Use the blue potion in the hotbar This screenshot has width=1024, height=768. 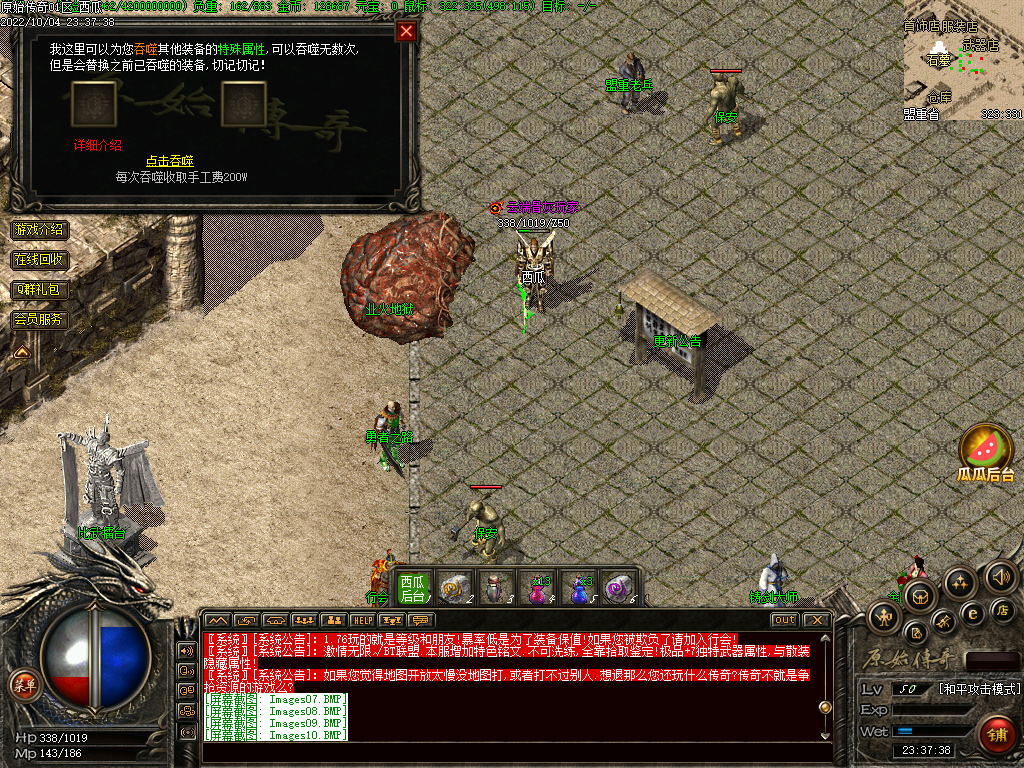(579, 589)
